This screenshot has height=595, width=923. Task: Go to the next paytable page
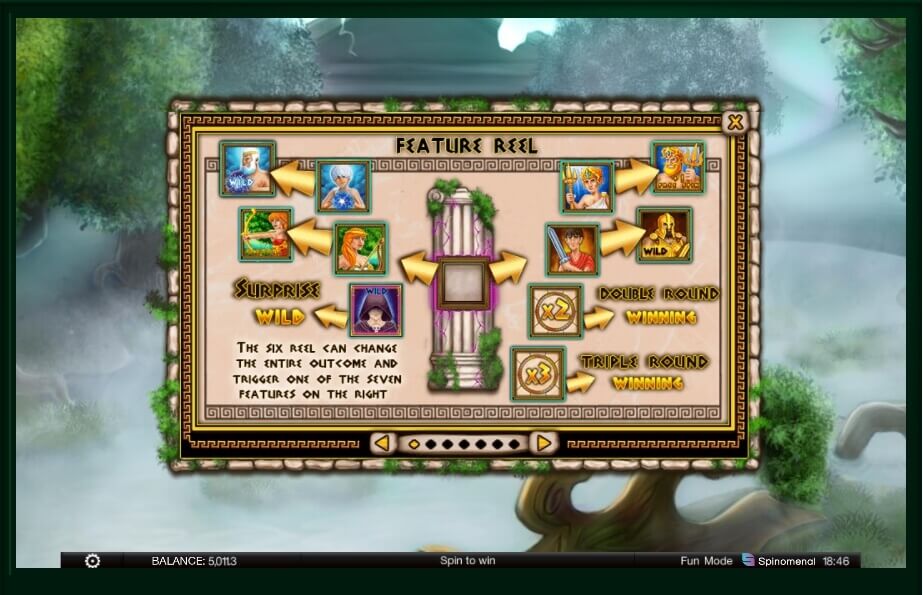click(x=542, y=442)
